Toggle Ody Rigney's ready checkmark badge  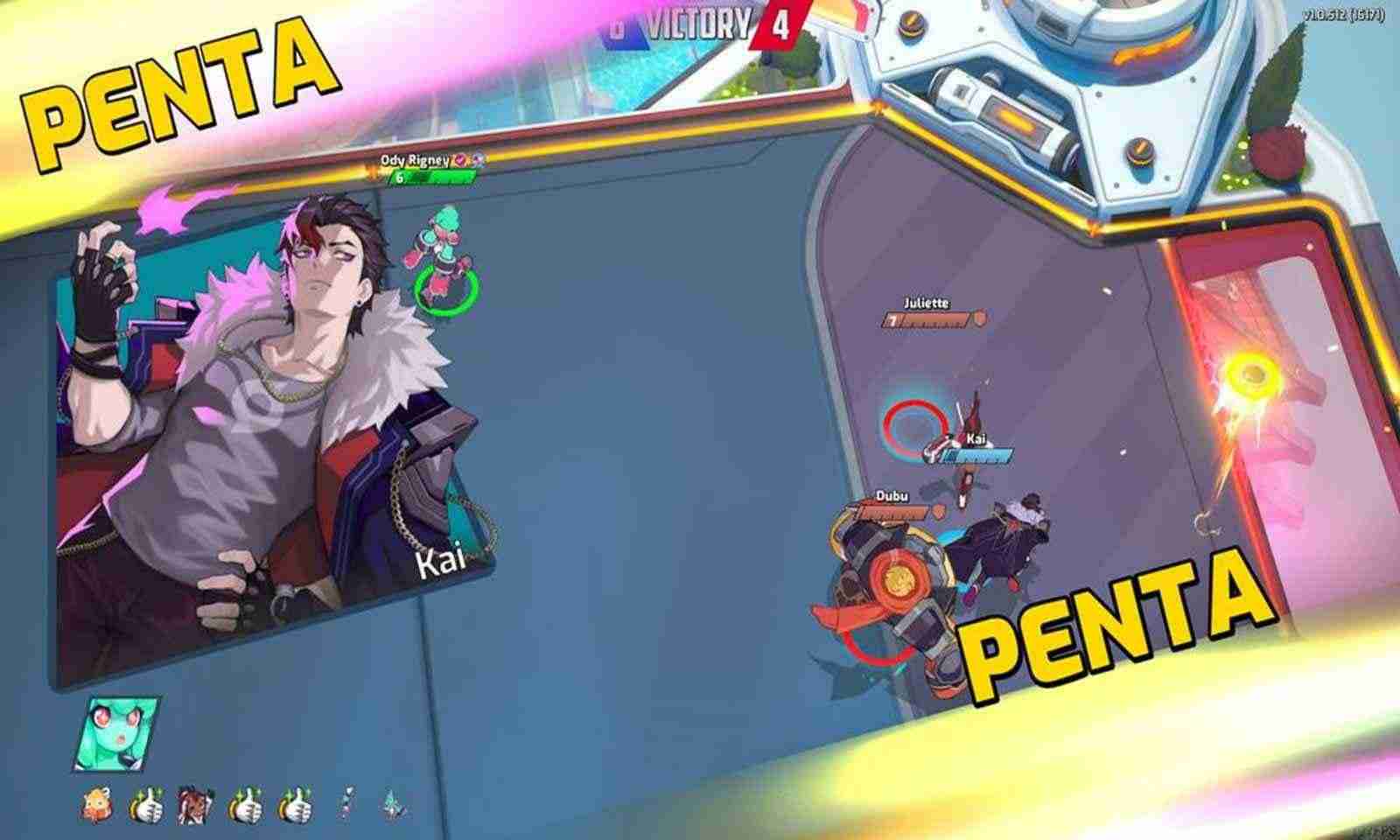(x=460, y=160)
